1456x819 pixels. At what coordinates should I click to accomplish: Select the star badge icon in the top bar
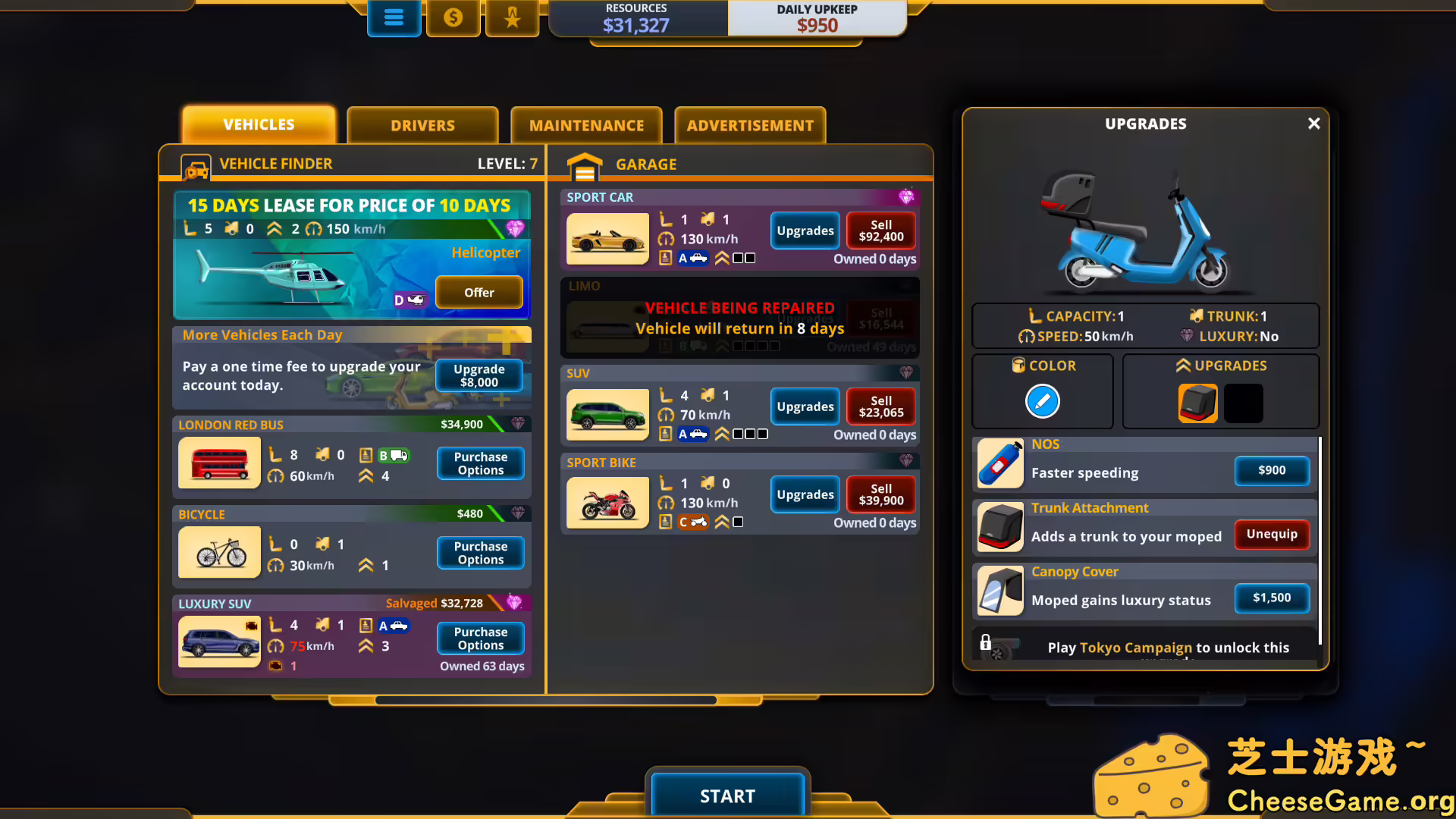coord(512,17)
